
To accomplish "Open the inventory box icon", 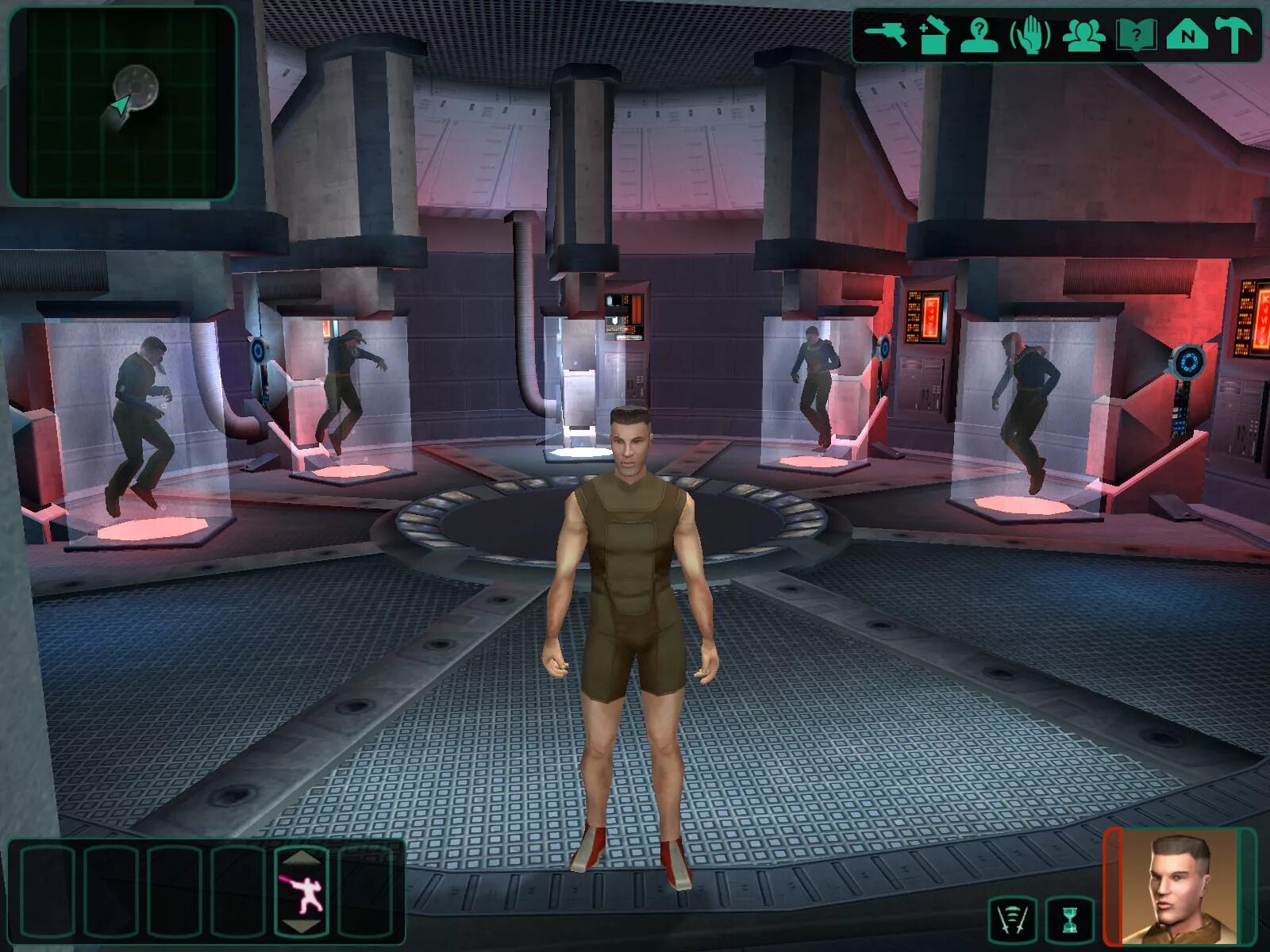I will (x=934, y=36).
